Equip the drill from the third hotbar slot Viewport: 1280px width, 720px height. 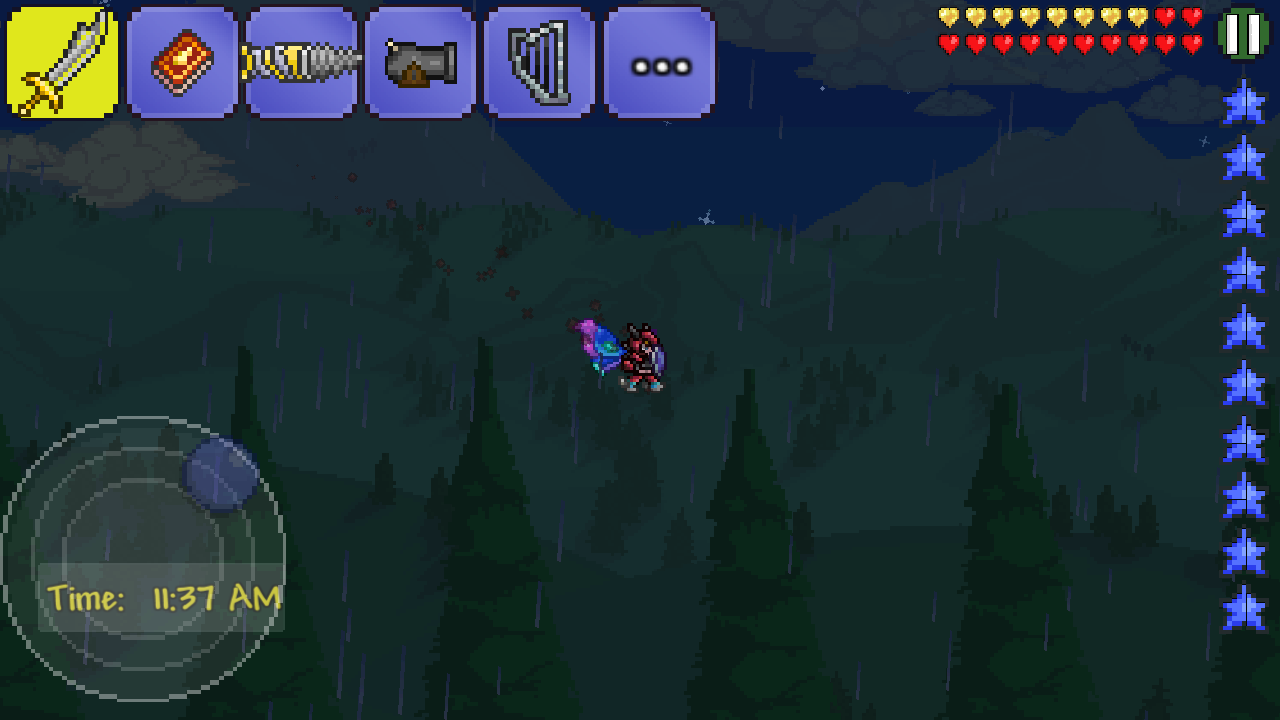point(300,60)
